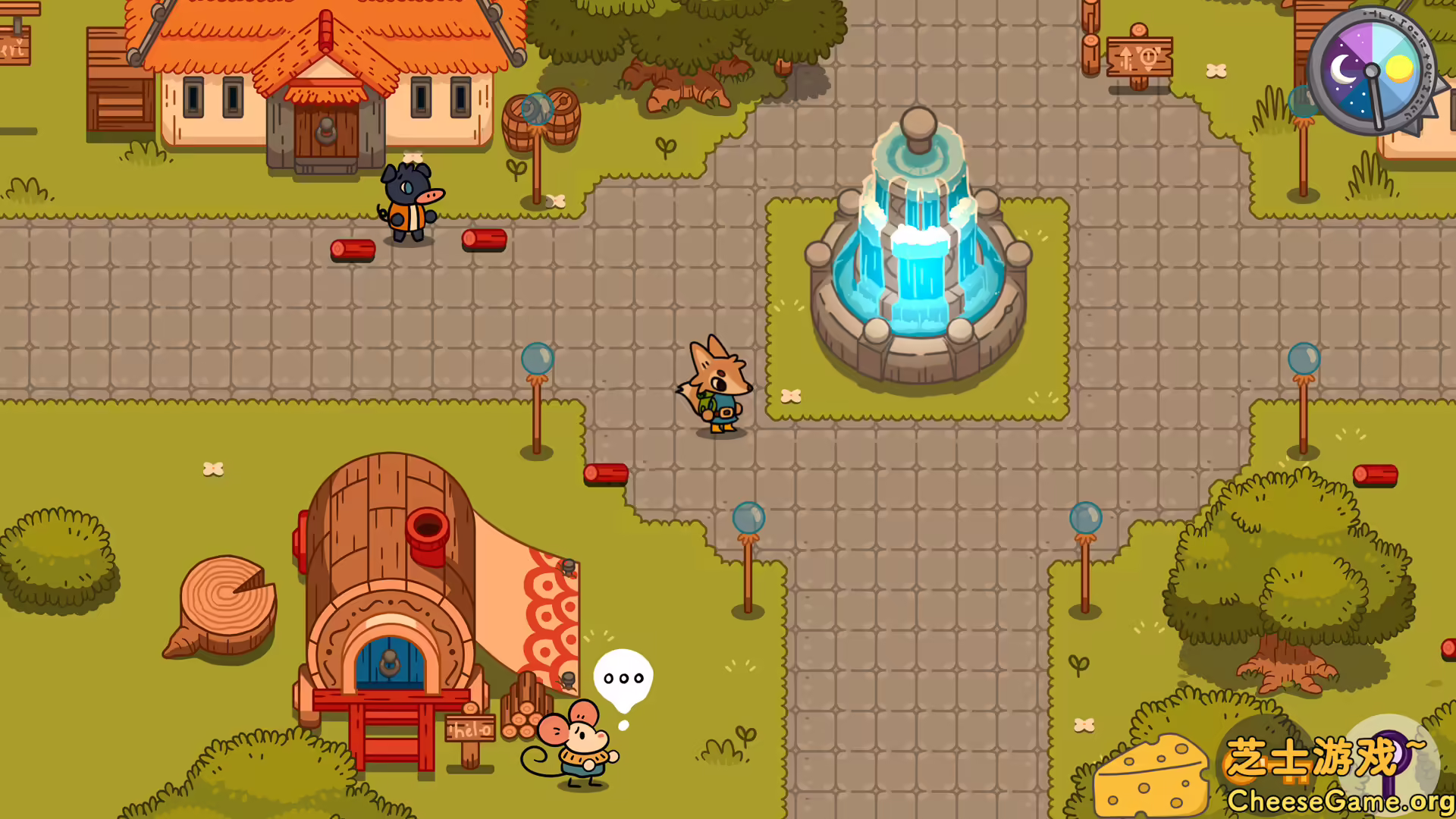Click the crescent moon on the day-night dial
The width and height of the screenshot is (1456, 819).
point(1344,69)
